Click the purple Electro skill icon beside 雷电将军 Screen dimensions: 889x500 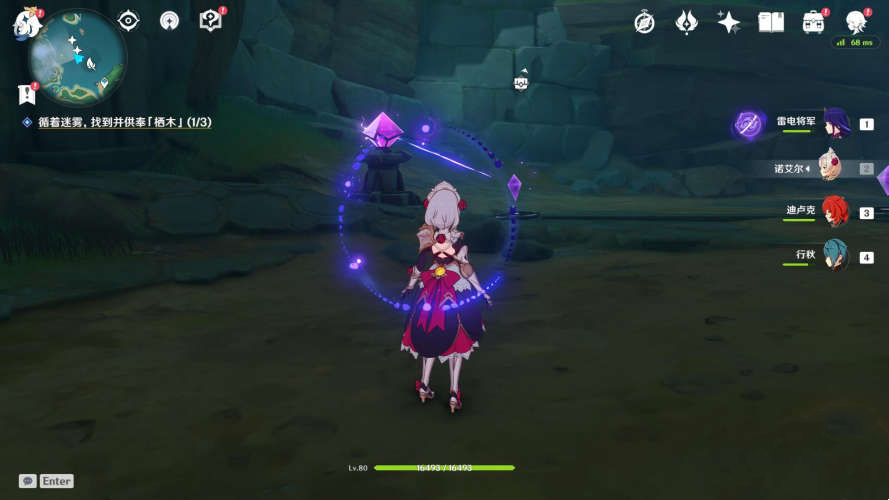click(748, 124)
